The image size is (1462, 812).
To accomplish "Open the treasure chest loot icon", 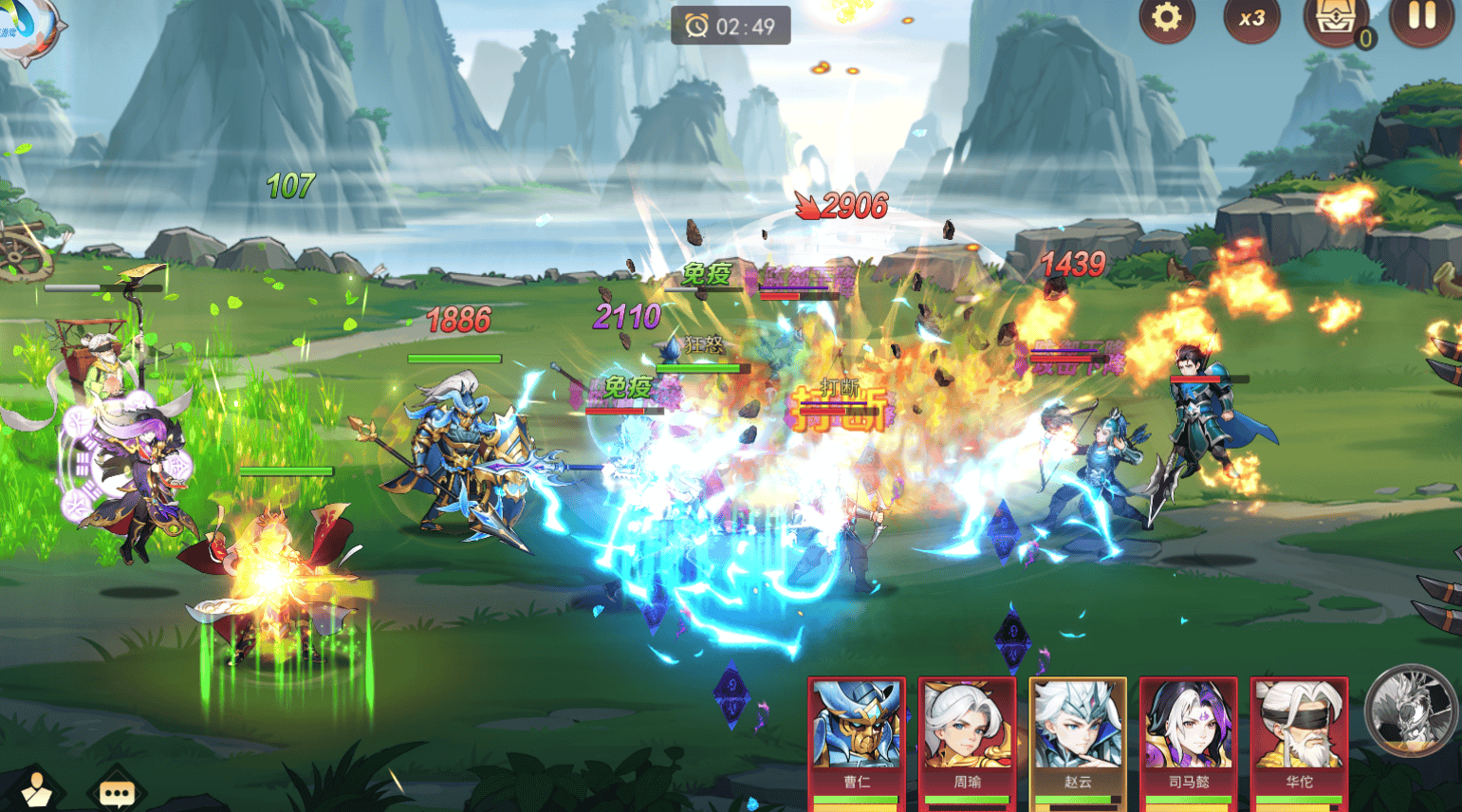I will click(x=1337, y=21).
